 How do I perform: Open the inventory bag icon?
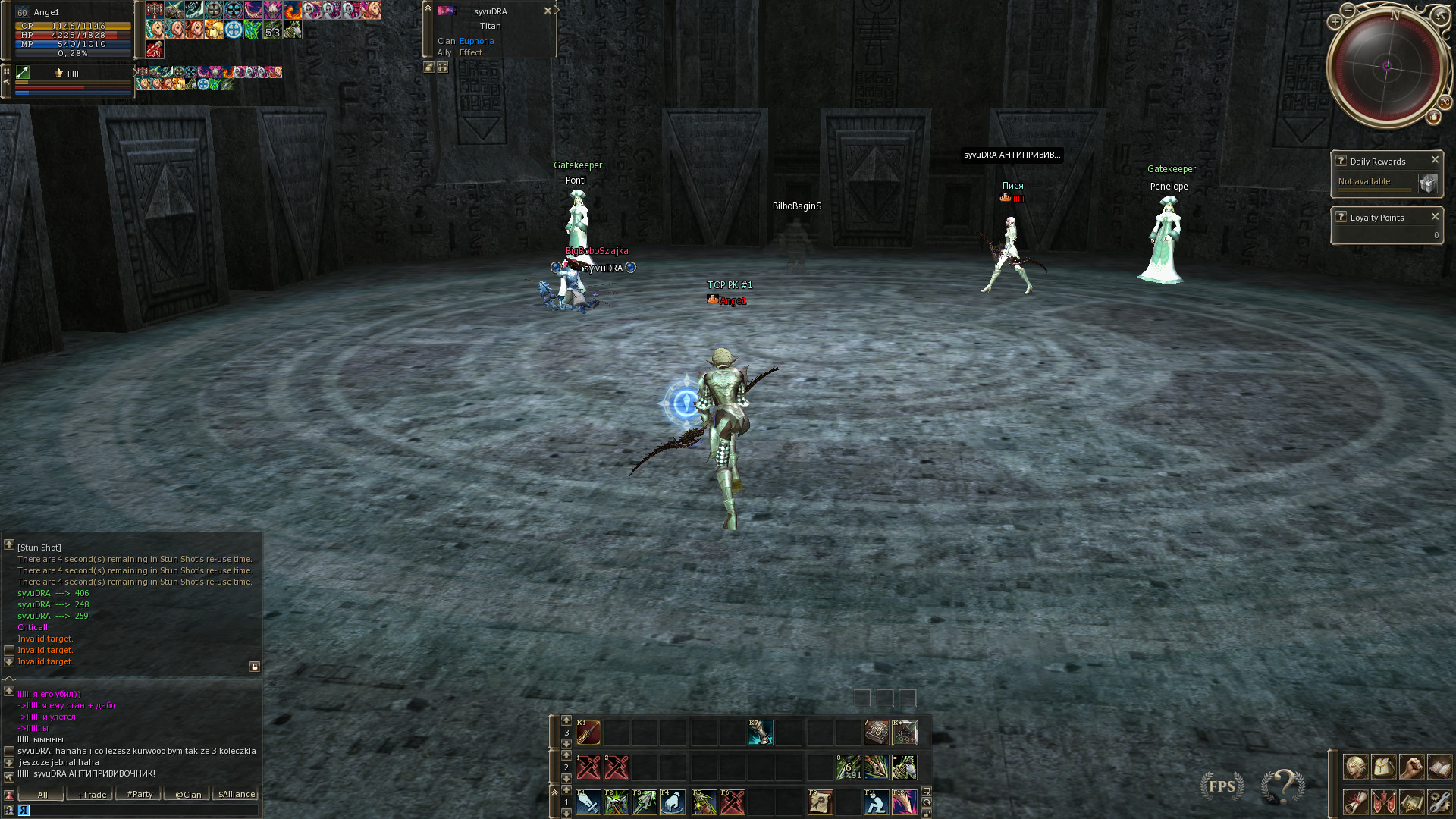tap(1383, 767)
